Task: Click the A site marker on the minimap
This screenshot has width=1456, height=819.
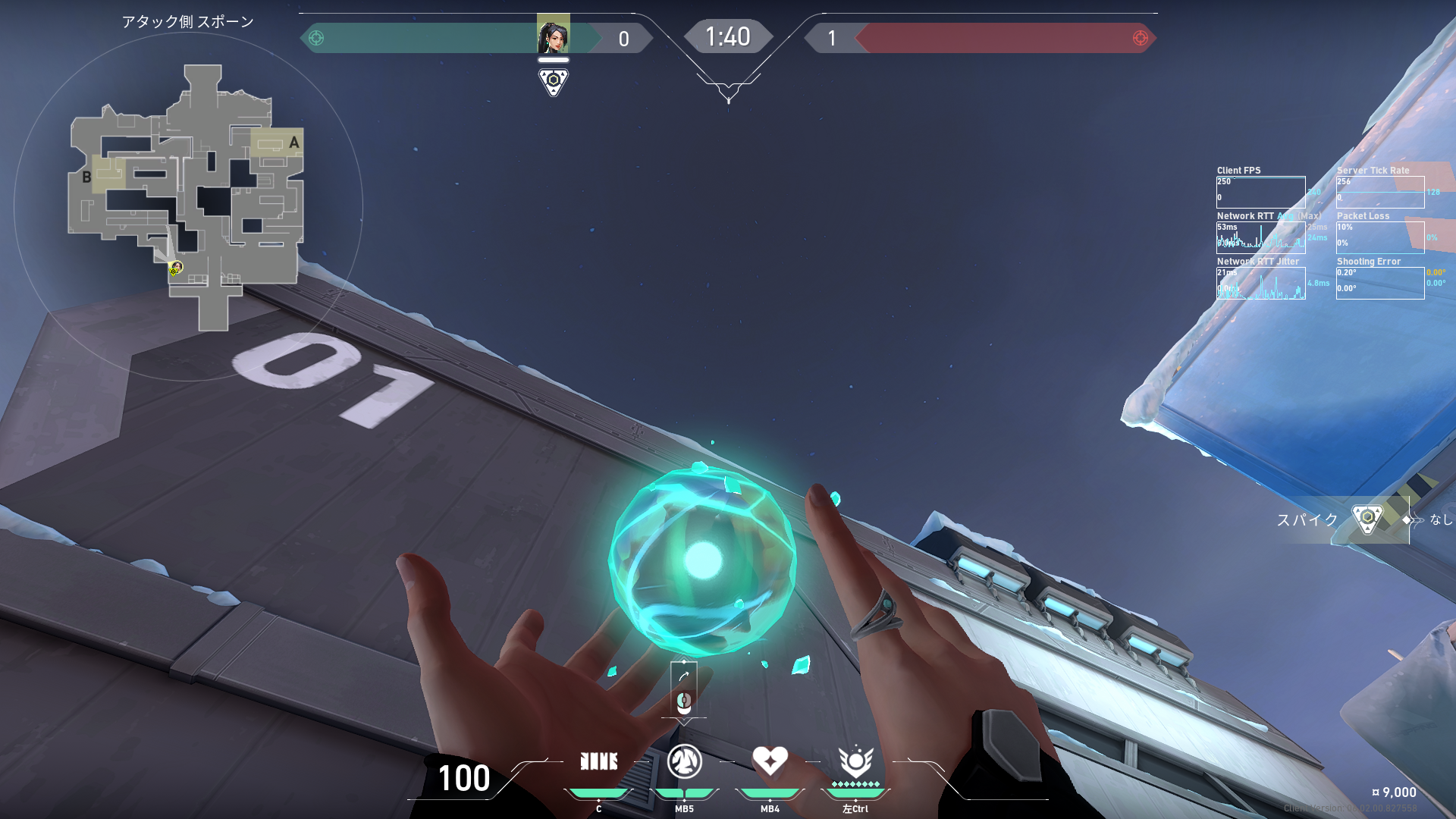Action: pos(293,143)
